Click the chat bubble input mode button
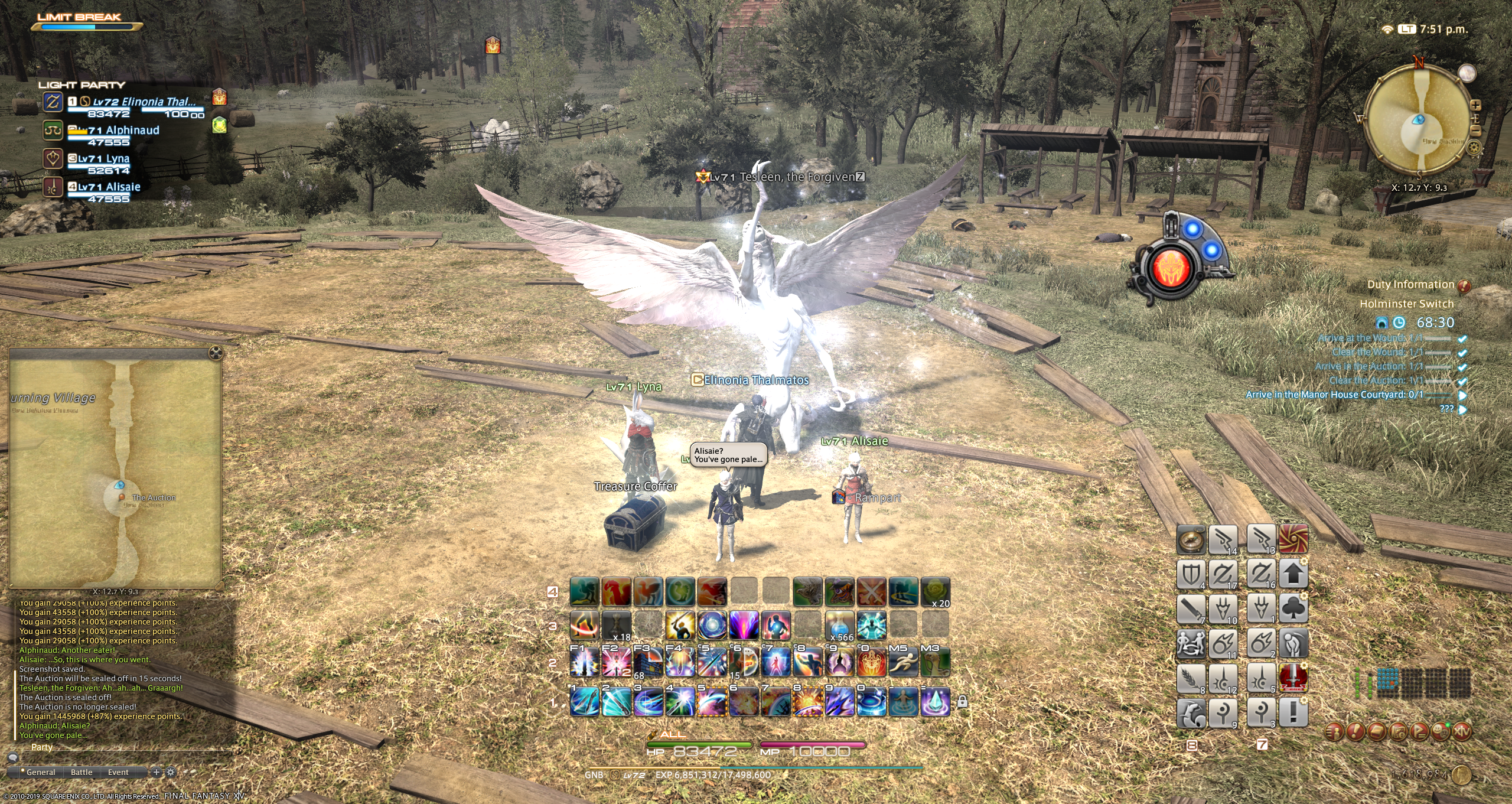The width and height of the screenshot is (1512, 804). click(x=13, y=758)
